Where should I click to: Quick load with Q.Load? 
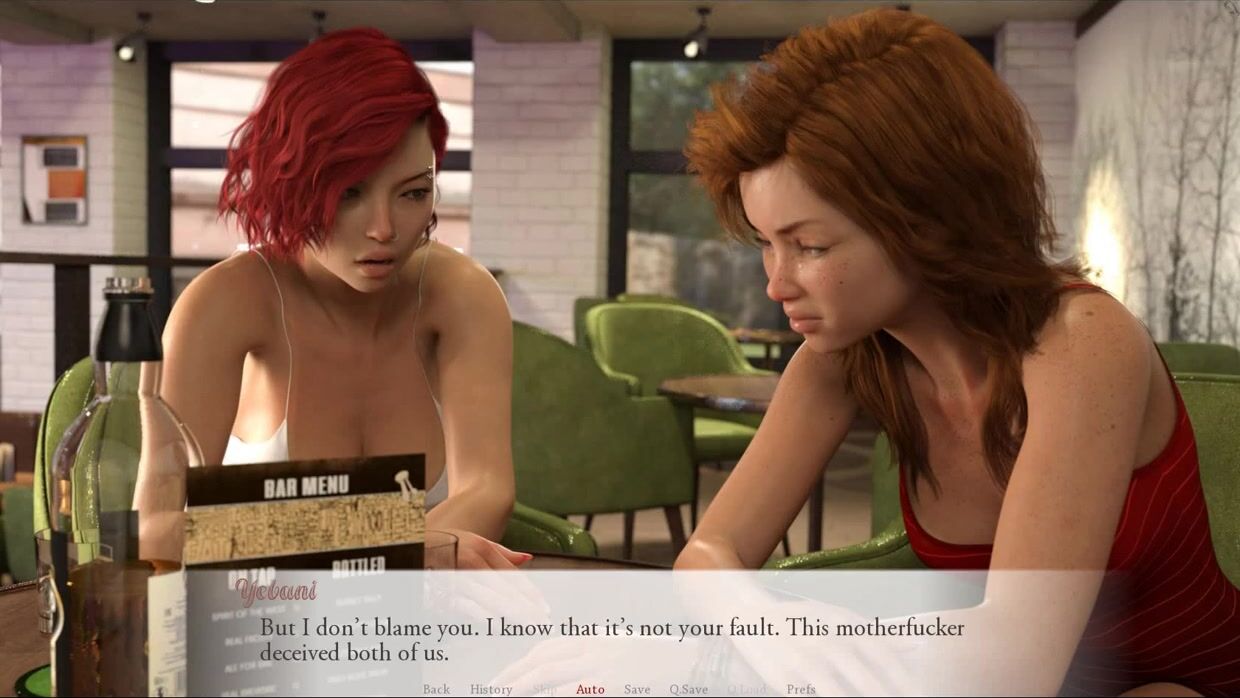point(746,689)
